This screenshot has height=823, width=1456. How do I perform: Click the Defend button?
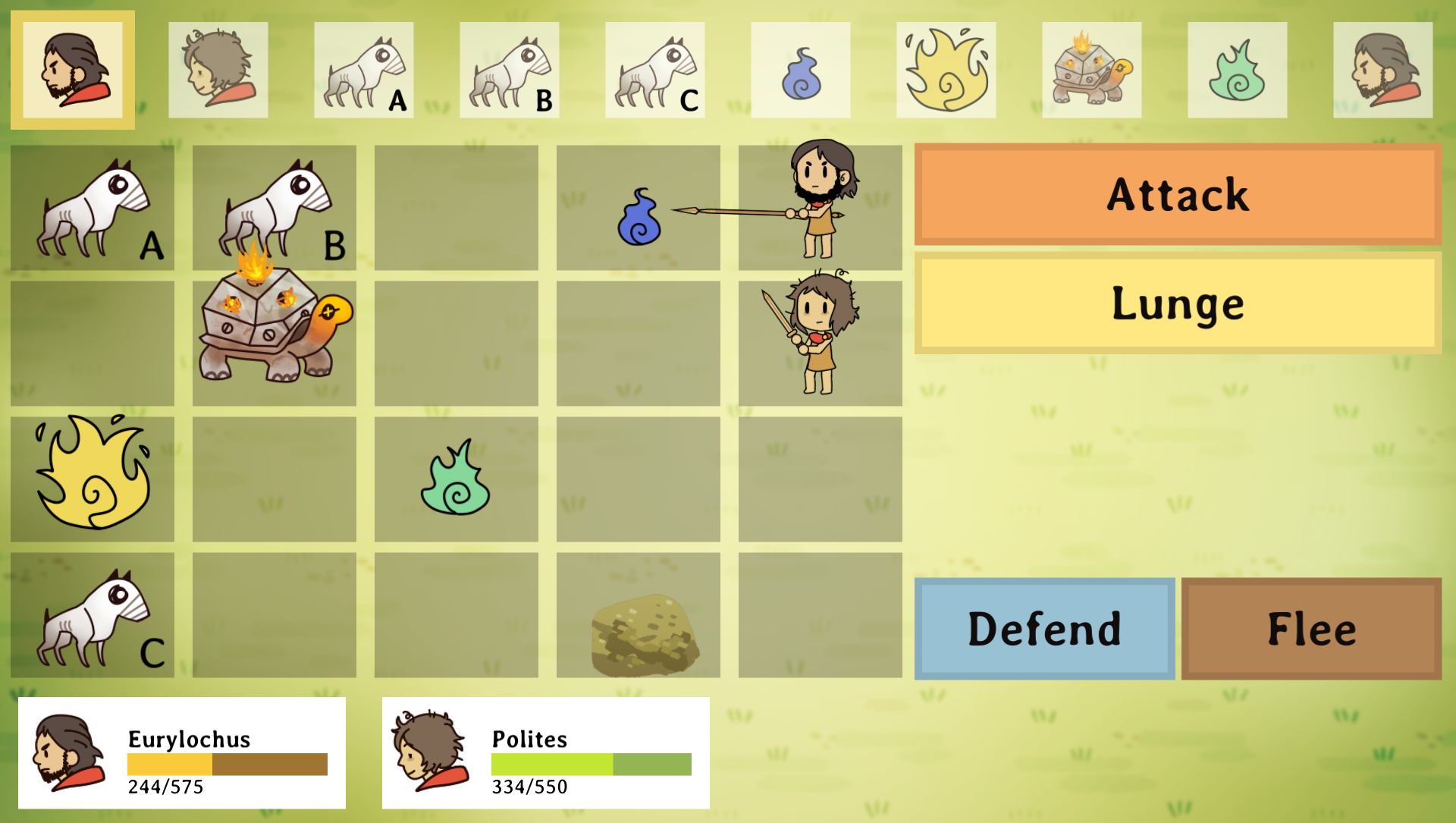tap(1044, 627)
